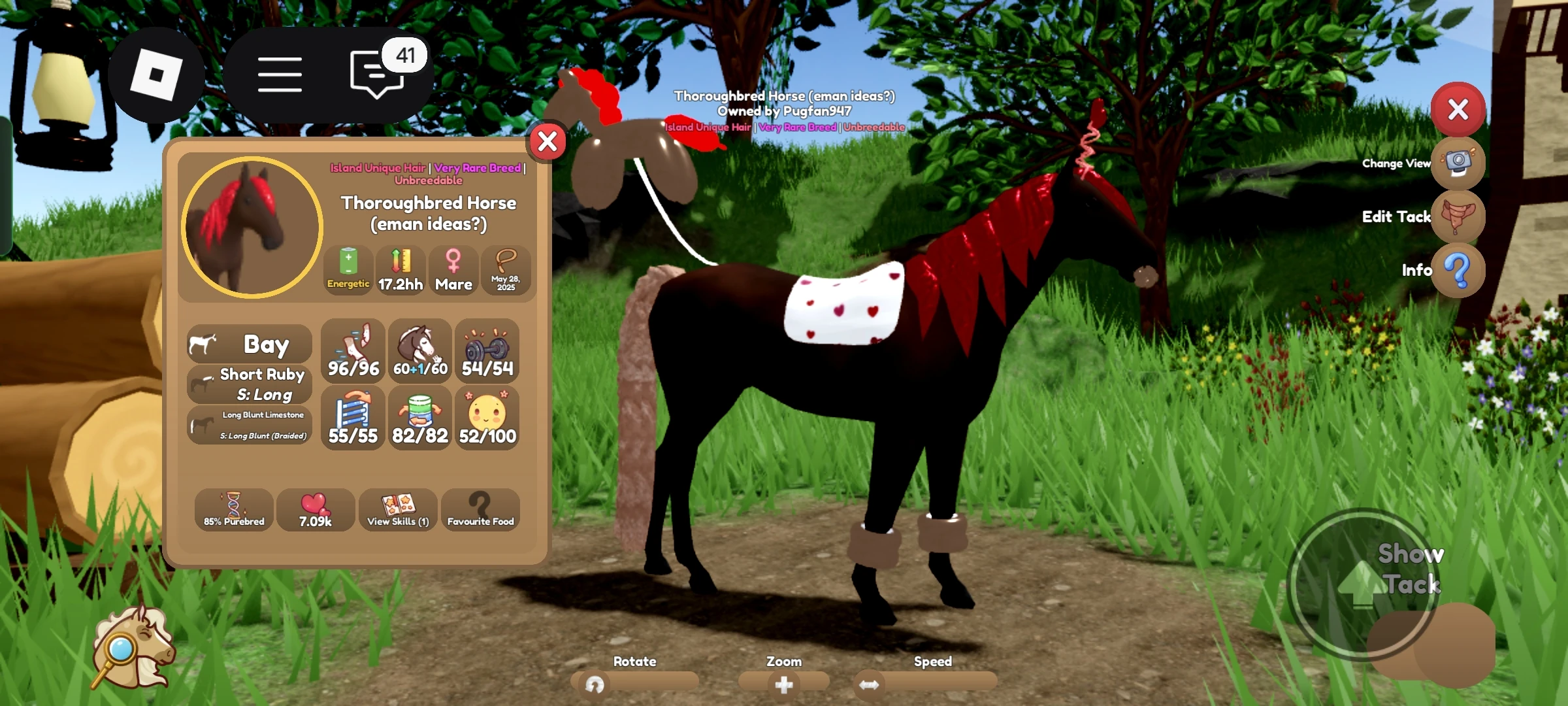Open the Roblox hamburger menu
The height and width of the screenshot is (706, 1568).
[280, 73]
